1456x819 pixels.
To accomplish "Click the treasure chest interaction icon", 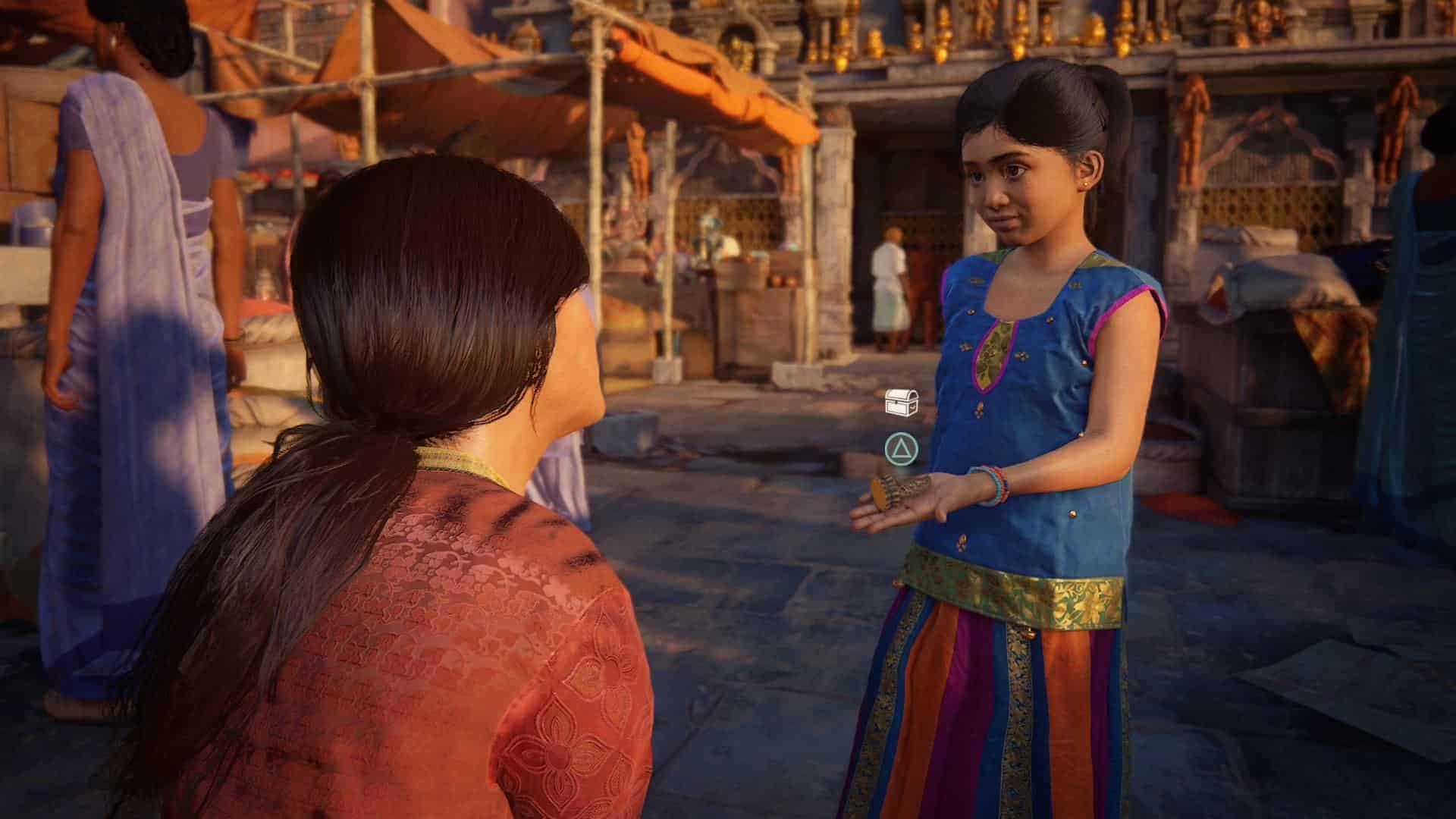I will point(902,402).
